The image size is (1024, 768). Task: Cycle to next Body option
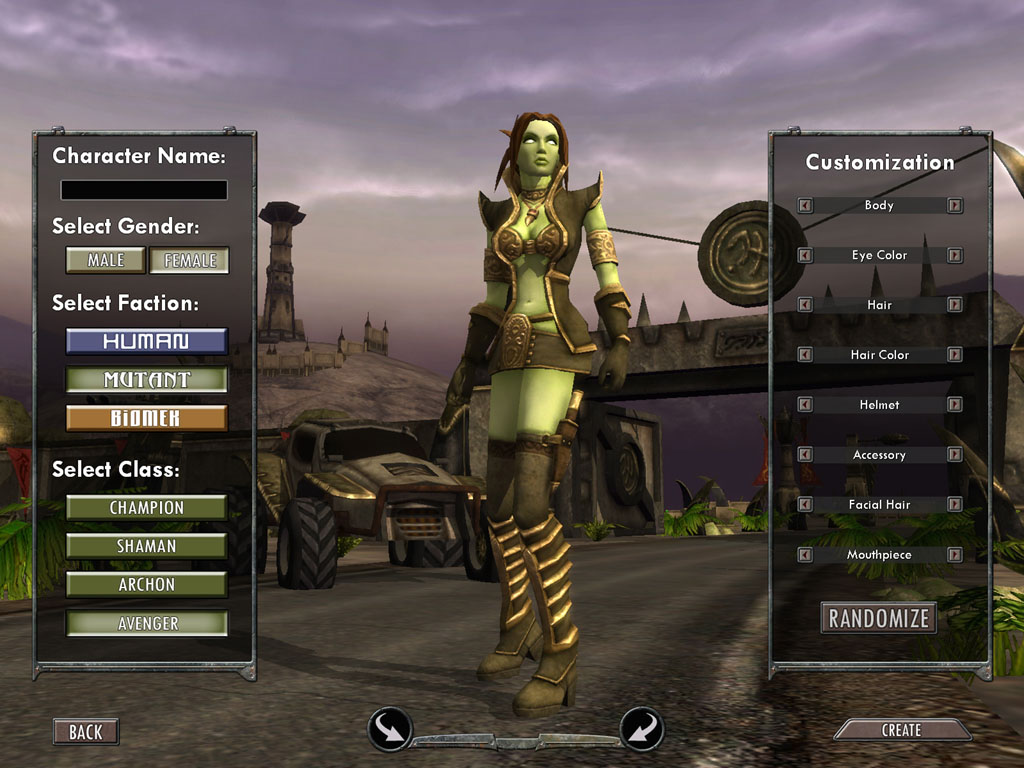coord(955,205)
